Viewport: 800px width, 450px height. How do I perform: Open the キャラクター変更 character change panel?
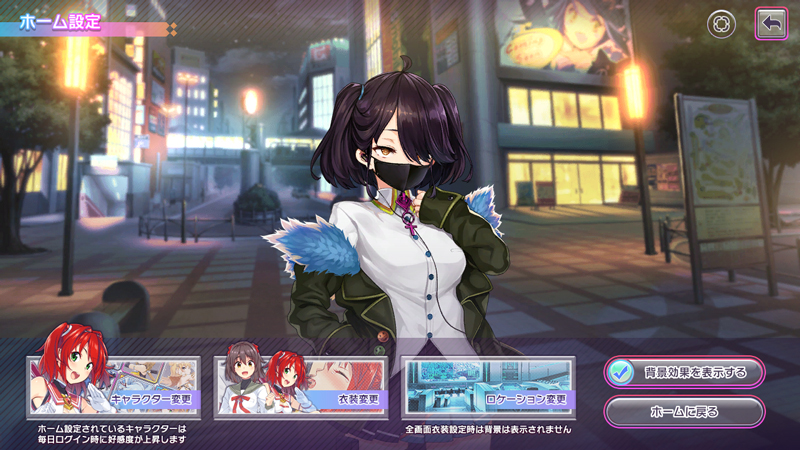coord(113,386)
